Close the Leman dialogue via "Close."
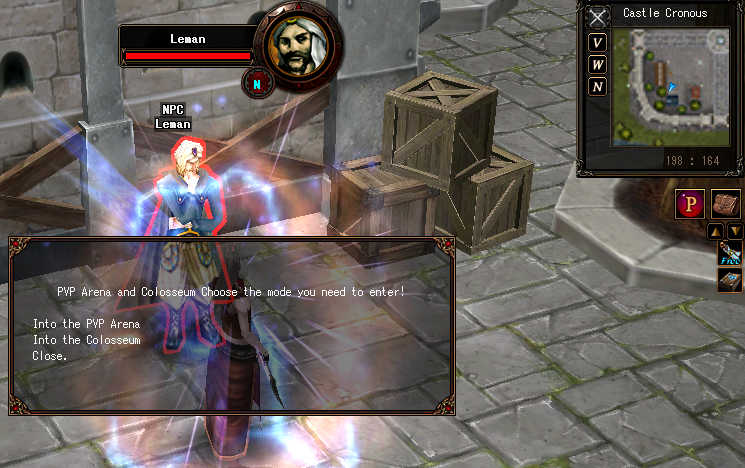The image size is (745, 468). [50, 355]
